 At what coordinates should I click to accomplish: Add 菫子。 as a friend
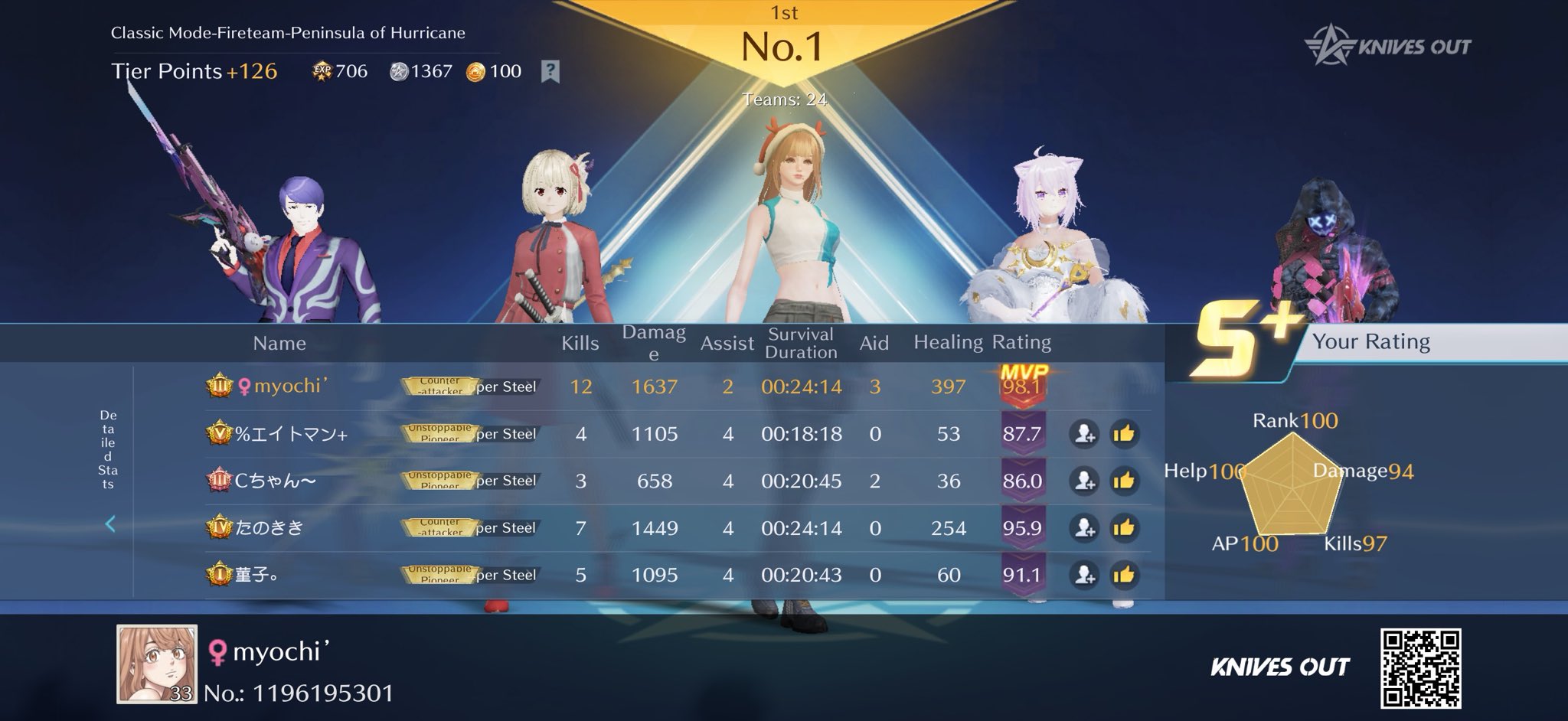click(x=1083, y=575)
